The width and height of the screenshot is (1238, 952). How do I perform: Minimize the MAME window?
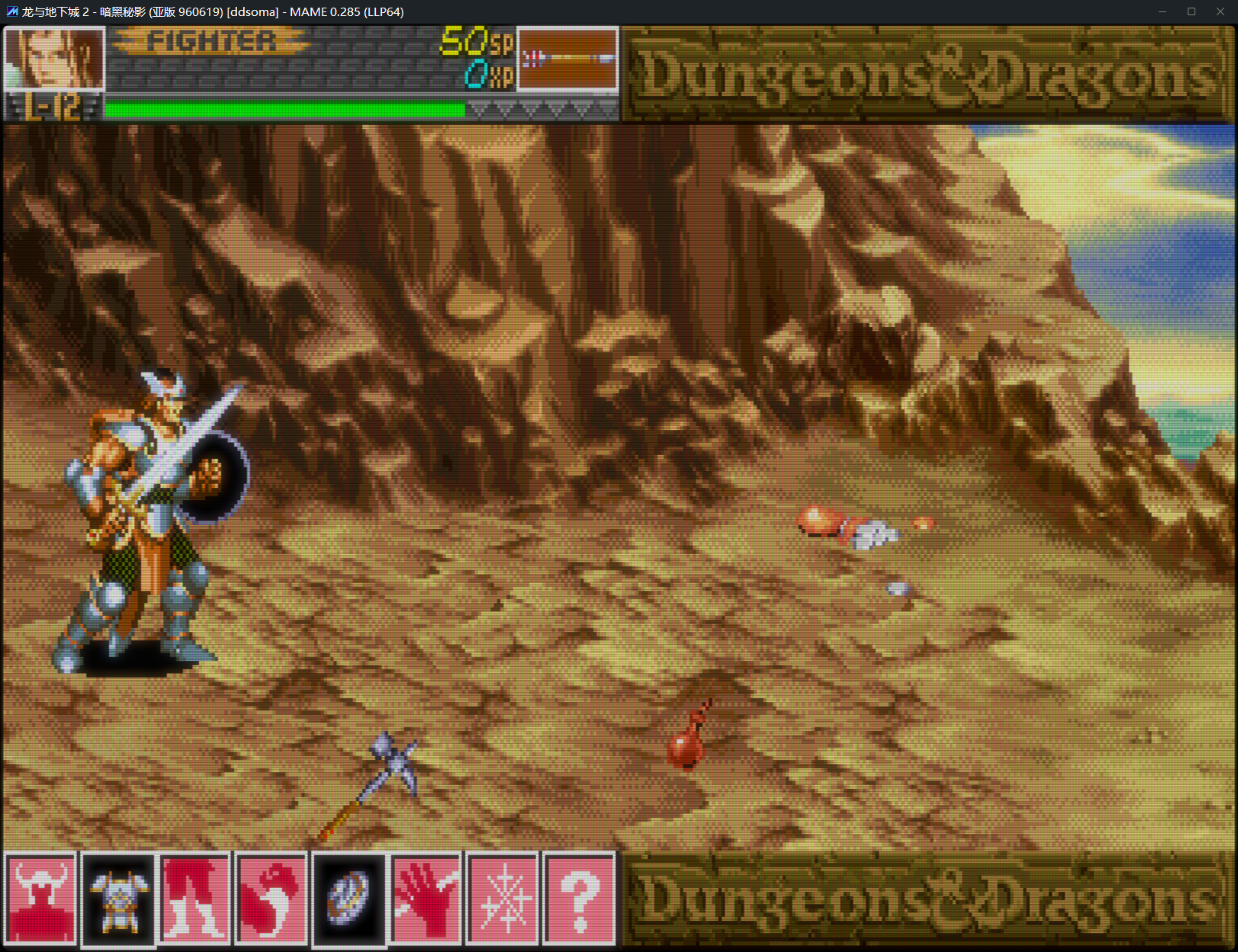coord(1163,11)
